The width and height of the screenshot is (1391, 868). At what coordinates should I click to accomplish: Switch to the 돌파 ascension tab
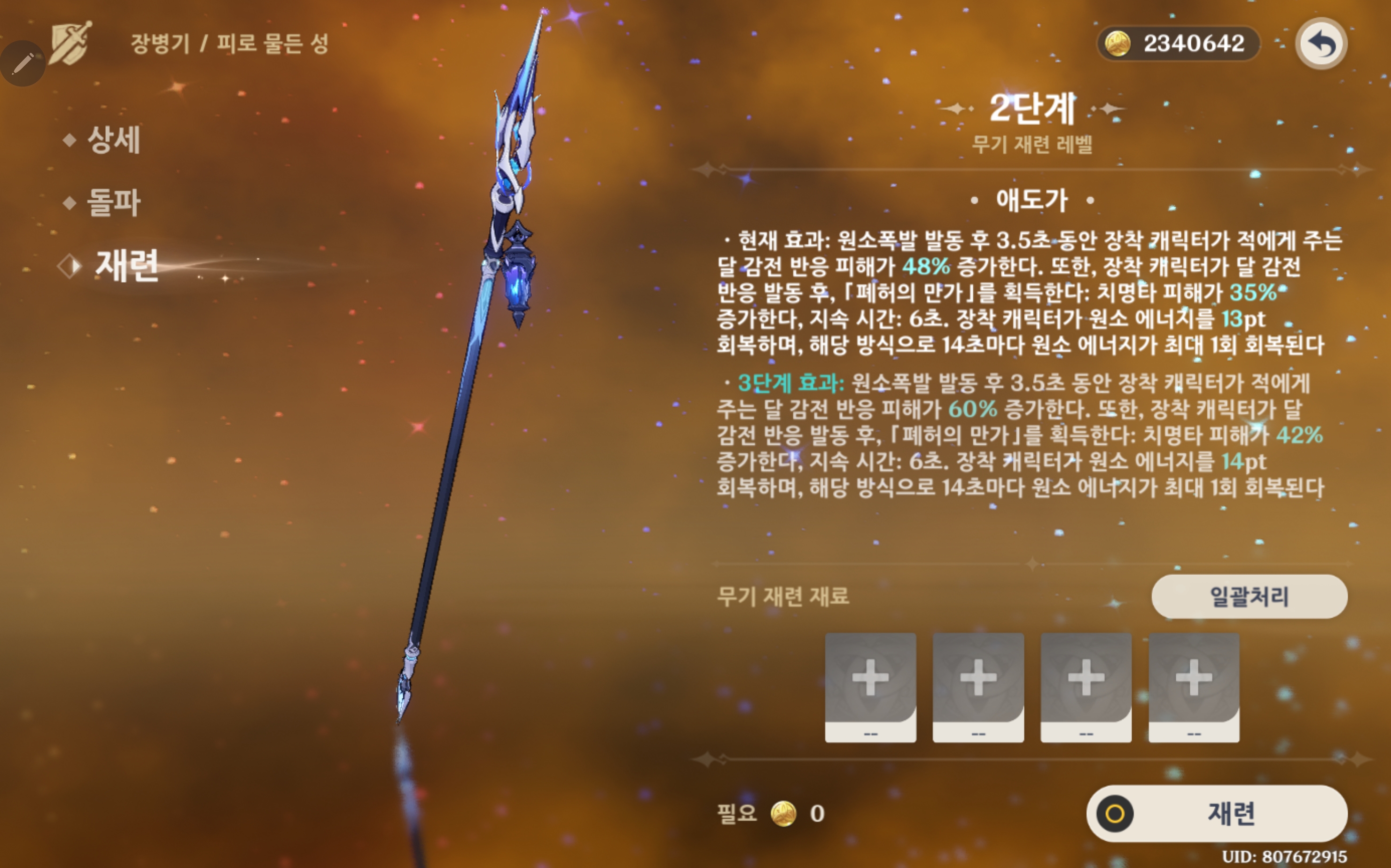click(x=113, y=202)
